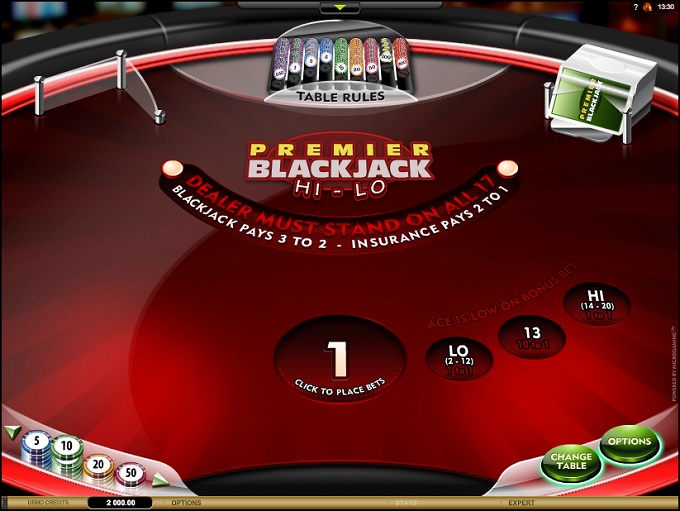This screenshot has height=511, width=680.
Task: Click the betting circle to place bets
Action: coord(339,360)
